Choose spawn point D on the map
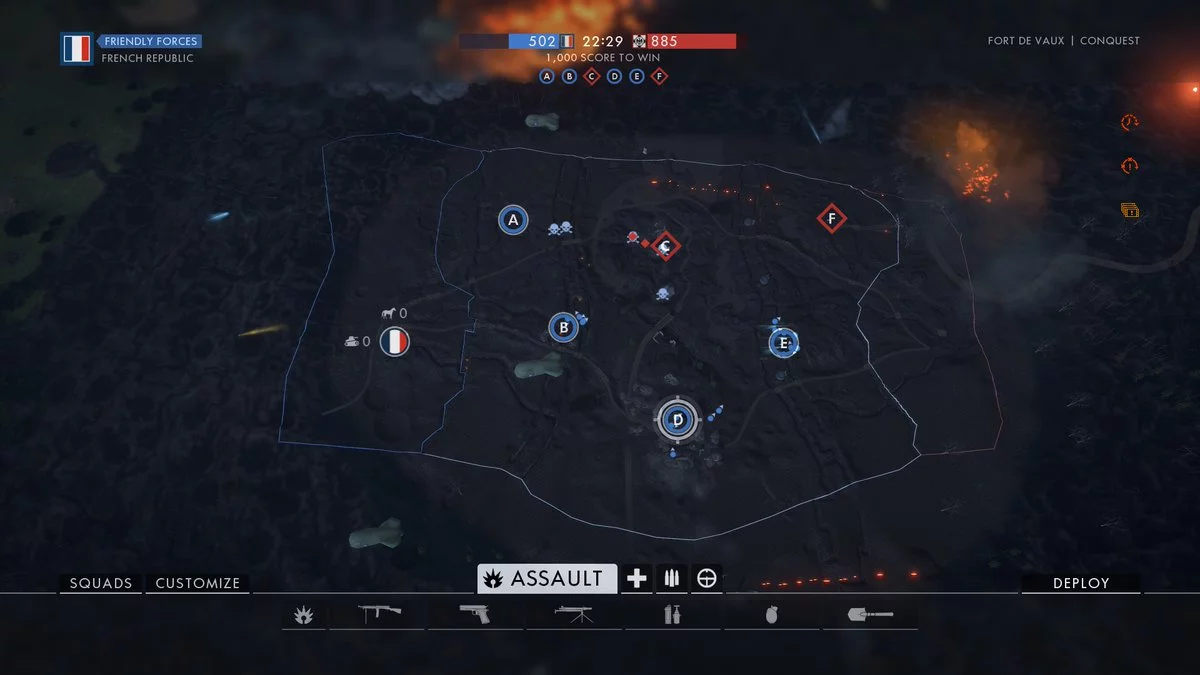The width and height of the screenshot is (1200, 675). coord(678,419)
